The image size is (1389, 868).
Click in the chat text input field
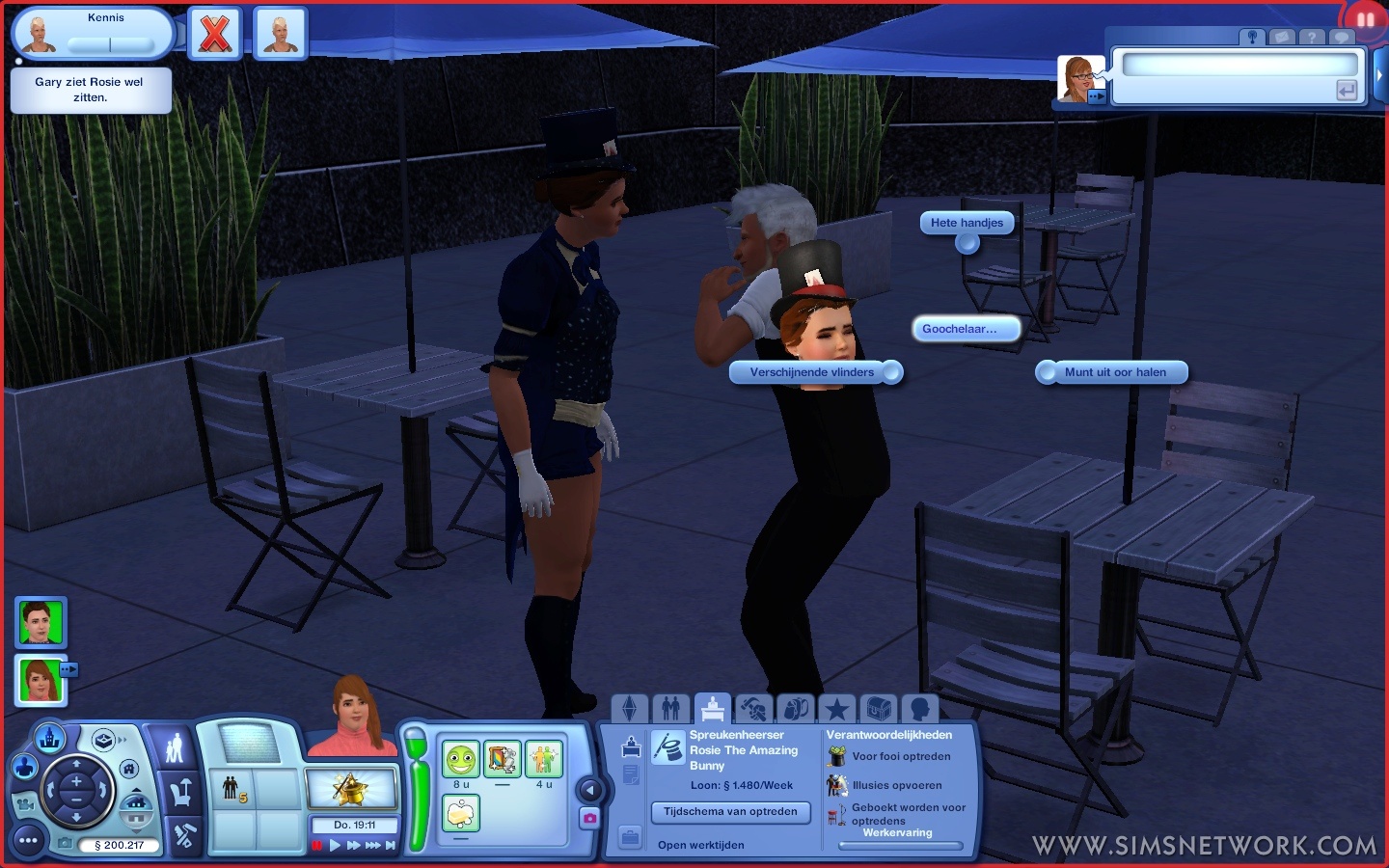click(1239, 65)
